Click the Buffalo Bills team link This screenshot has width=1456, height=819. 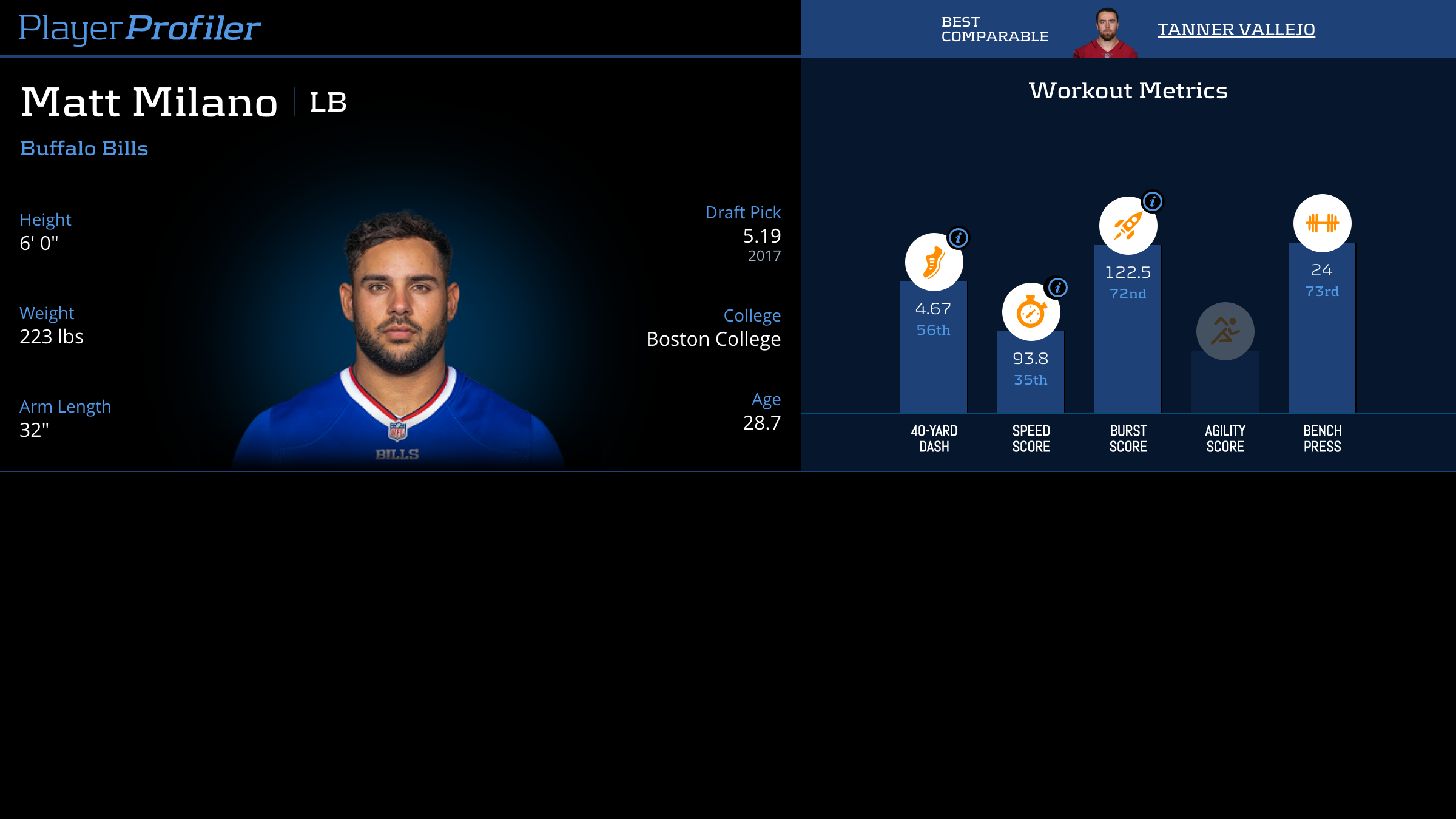pyautogui.click(x=84, y=148)
